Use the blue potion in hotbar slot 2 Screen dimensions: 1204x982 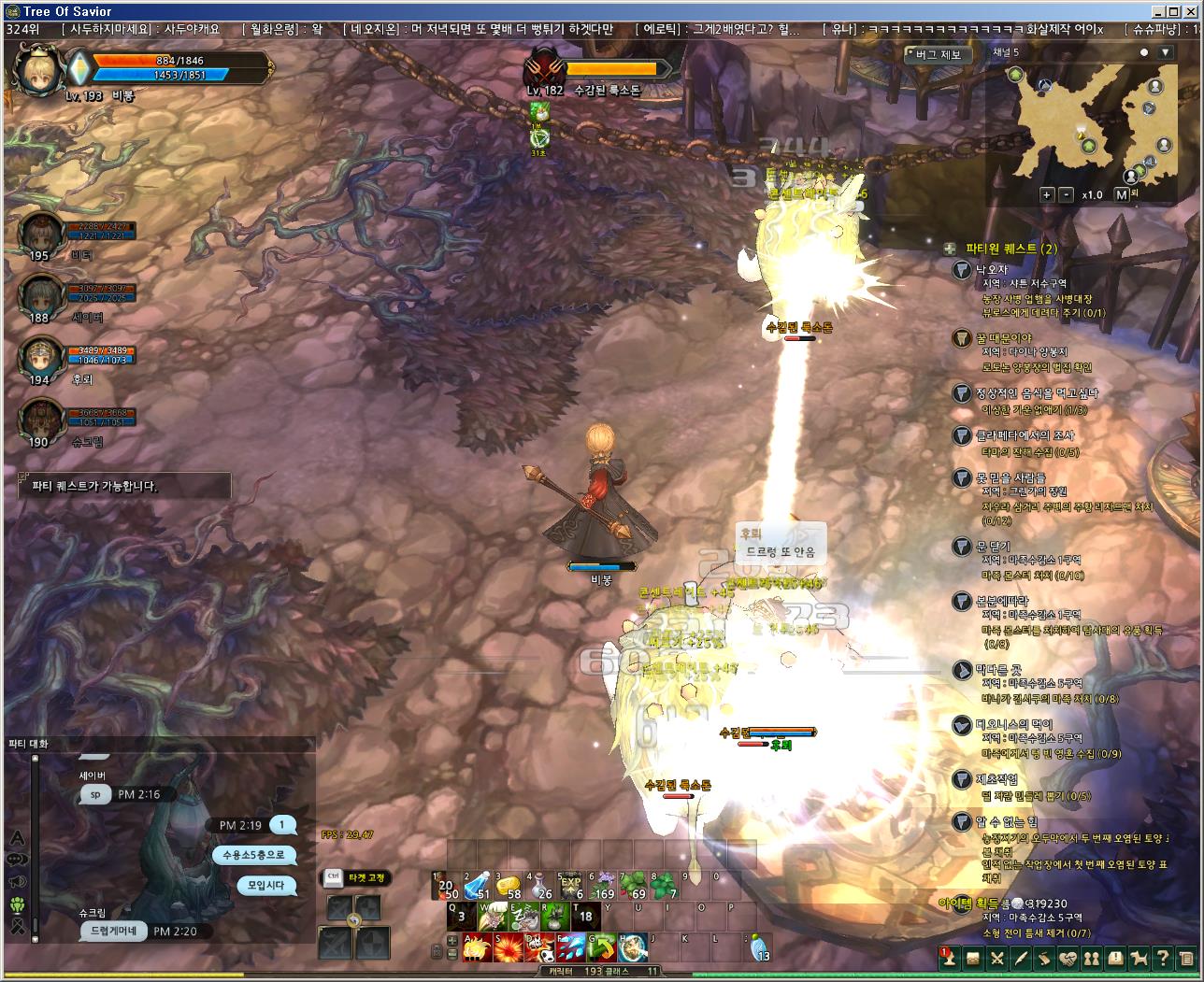tap(477, 886)
